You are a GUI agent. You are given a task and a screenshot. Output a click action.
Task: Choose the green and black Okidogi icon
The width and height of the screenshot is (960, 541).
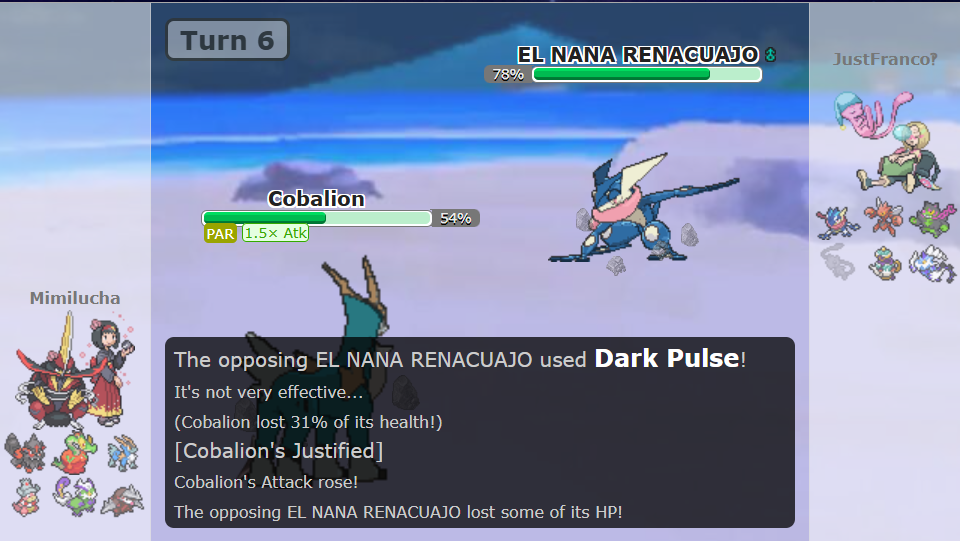point(933,219)
